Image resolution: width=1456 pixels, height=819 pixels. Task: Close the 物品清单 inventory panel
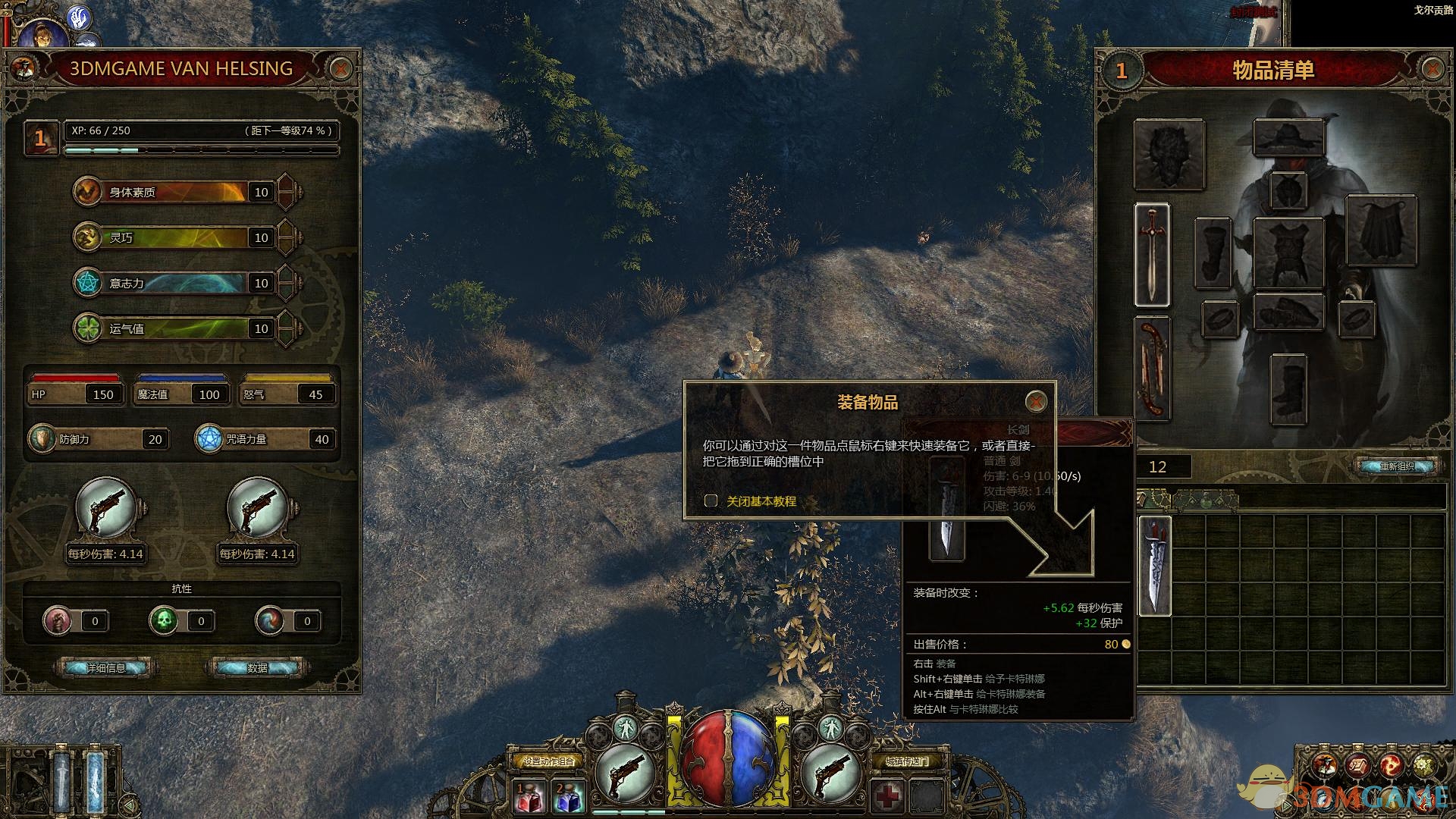1432,70
